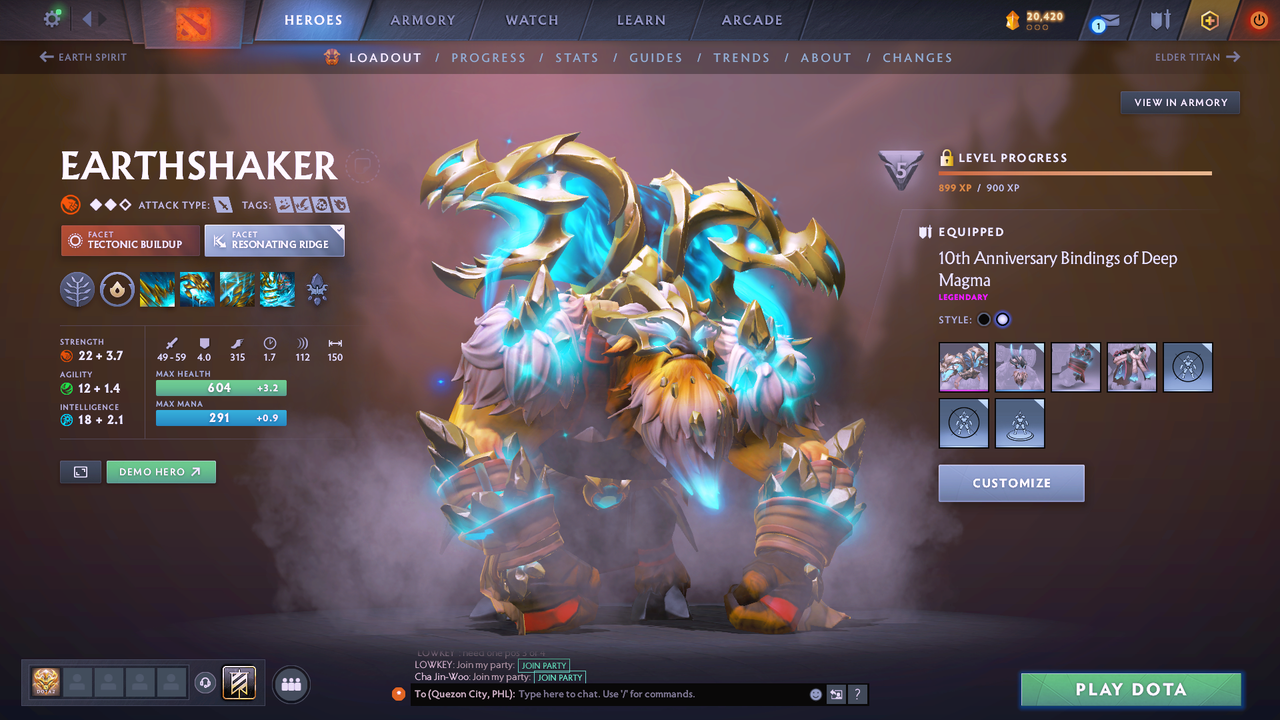Viewport: 1280px width, 720px height.
Task: Open voice chat headset icon near party slots
Action: [x=206, y=683]
